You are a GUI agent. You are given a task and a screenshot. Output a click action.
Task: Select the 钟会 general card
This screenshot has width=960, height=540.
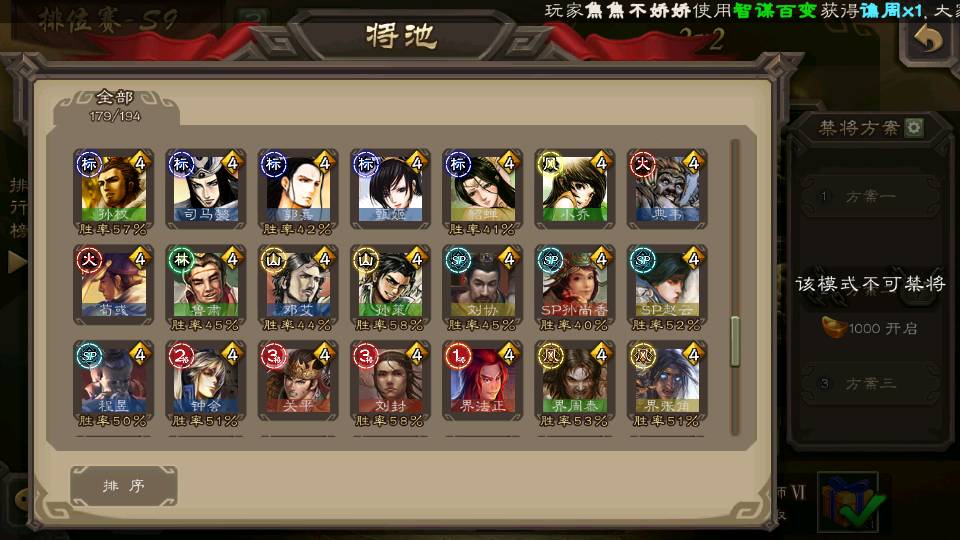coord(204,382)
